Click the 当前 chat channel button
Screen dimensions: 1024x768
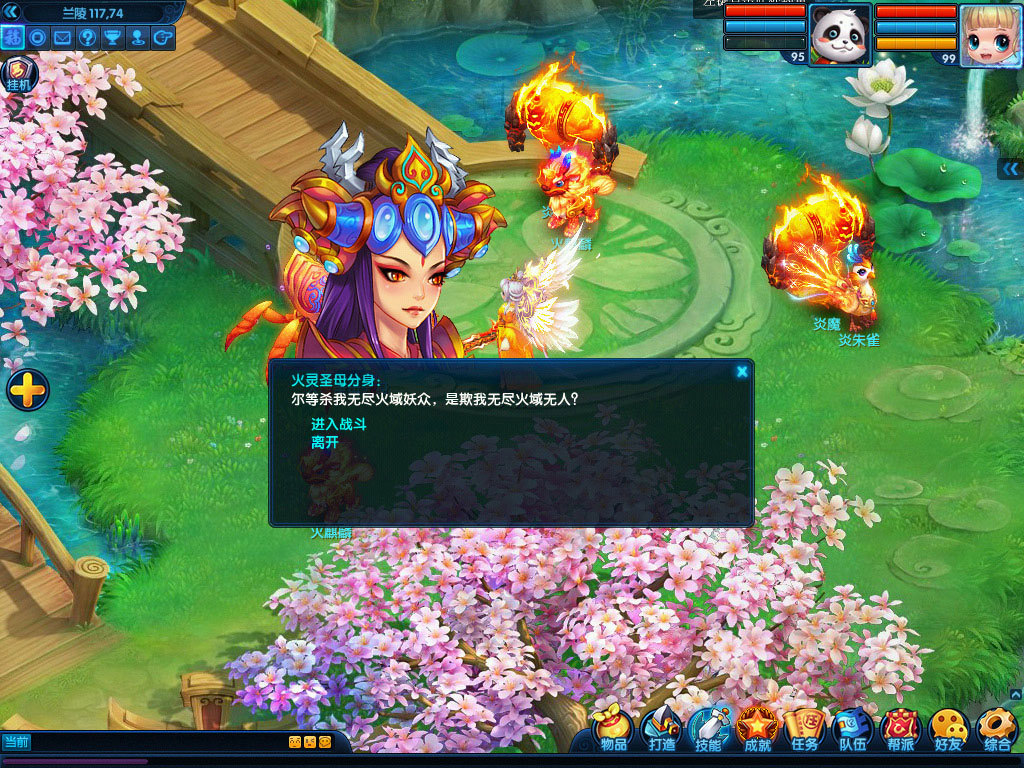tap(17, 742)
